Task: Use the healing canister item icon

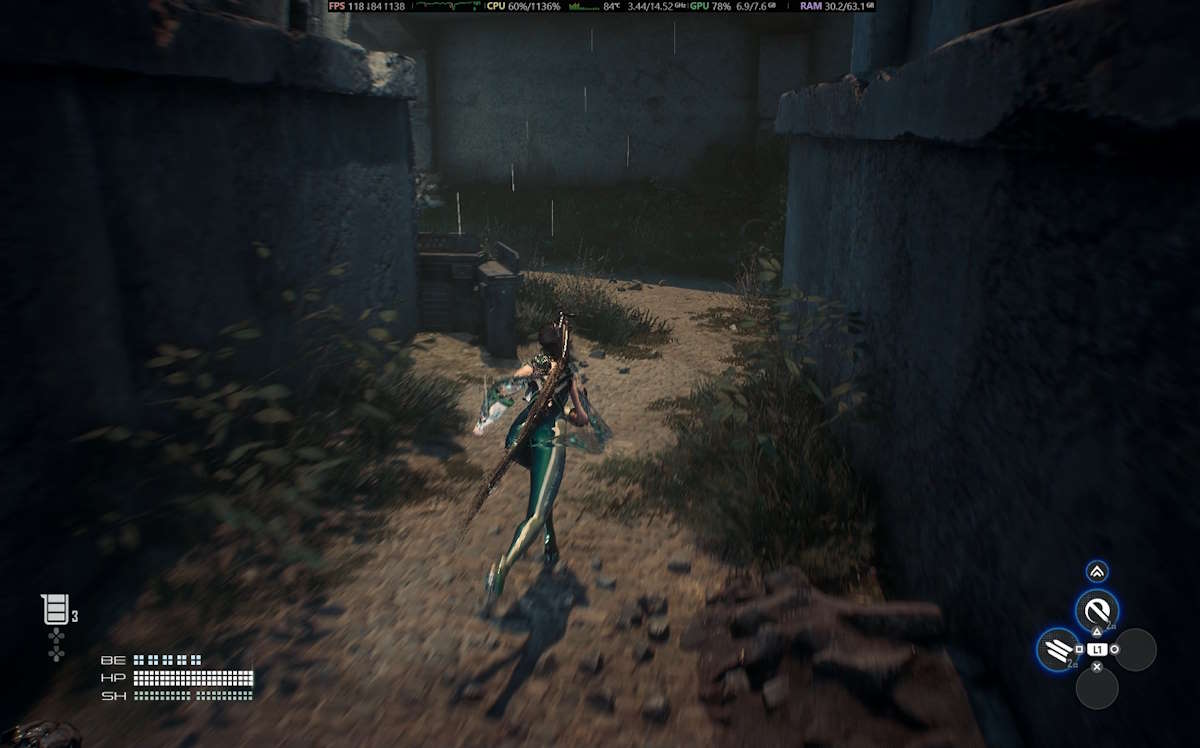Action: pos(56,609)
